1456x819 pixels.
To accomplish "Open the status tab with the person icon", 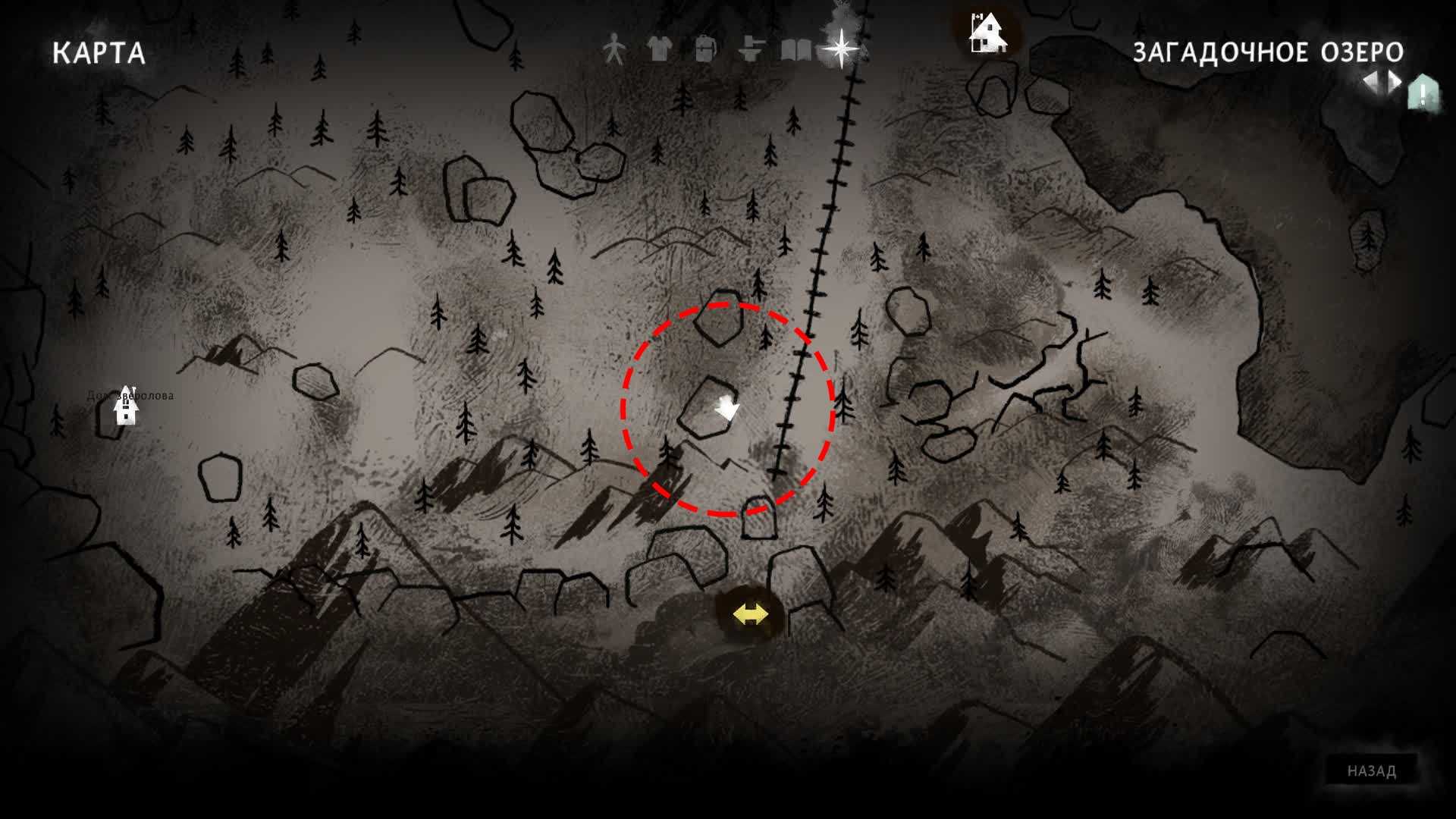I will [613, 50].
